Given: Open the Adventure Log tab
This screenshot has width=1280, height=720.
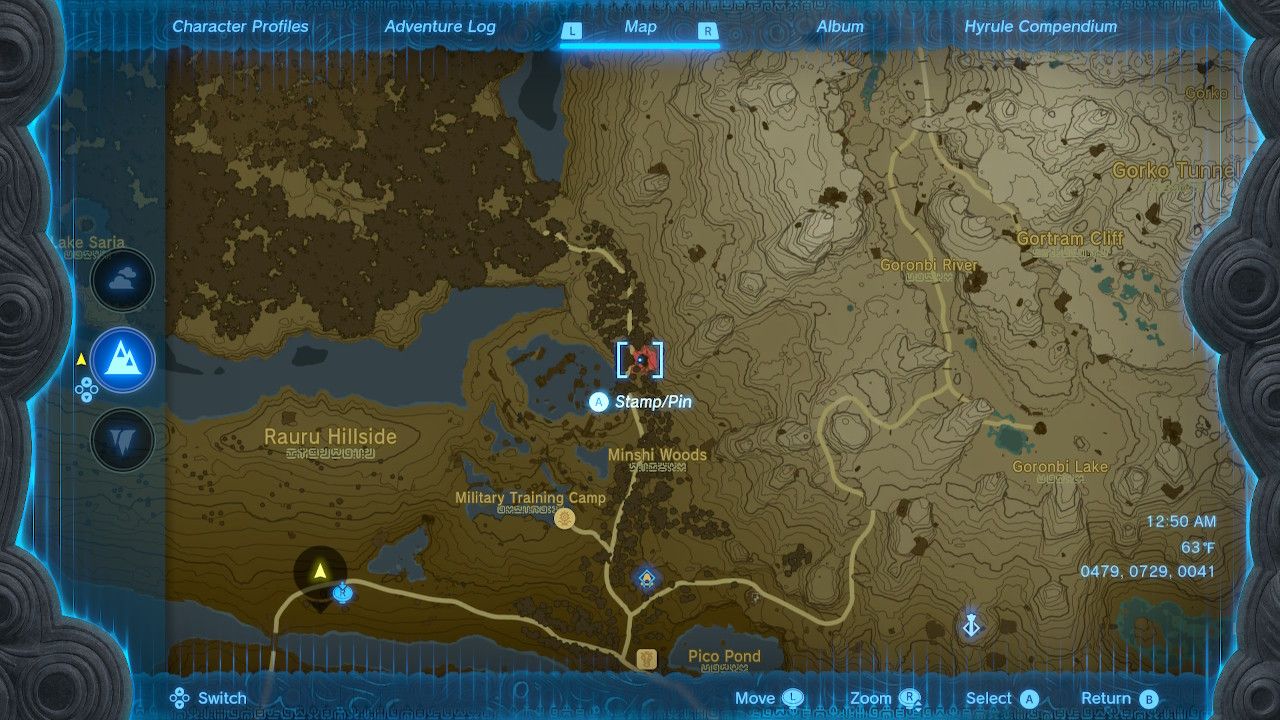Looking at the screenshot, I should coord(440,27).
